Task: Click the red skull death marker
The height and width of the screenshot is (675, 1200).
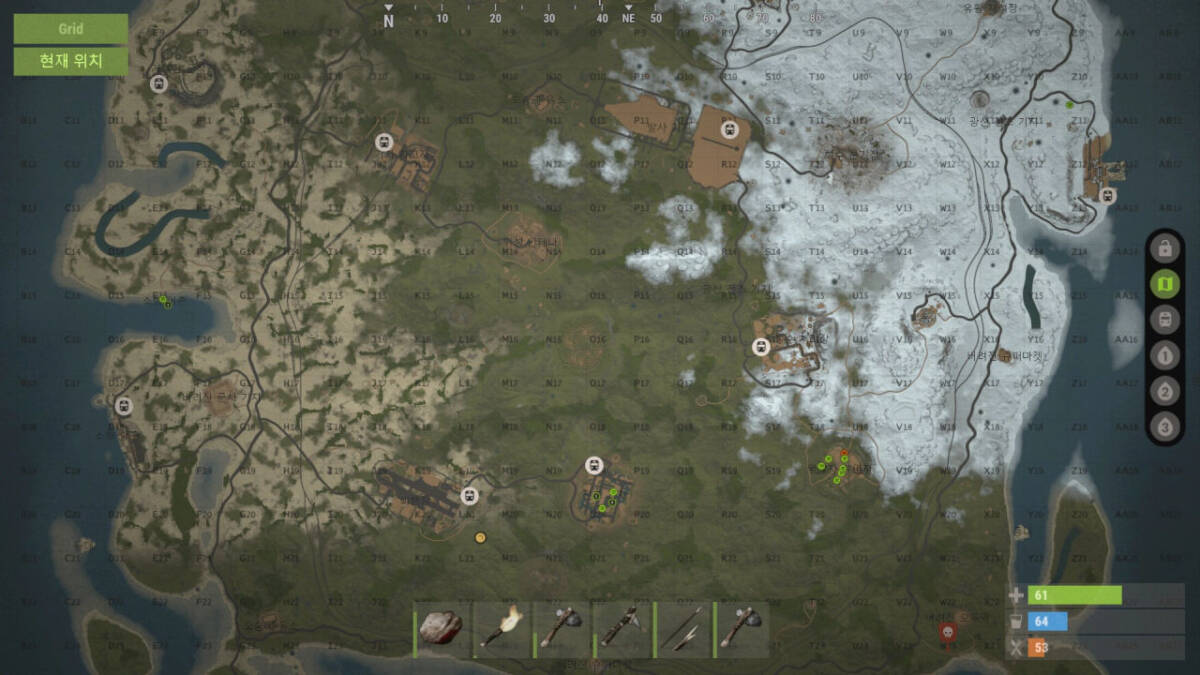Action: 948,631
